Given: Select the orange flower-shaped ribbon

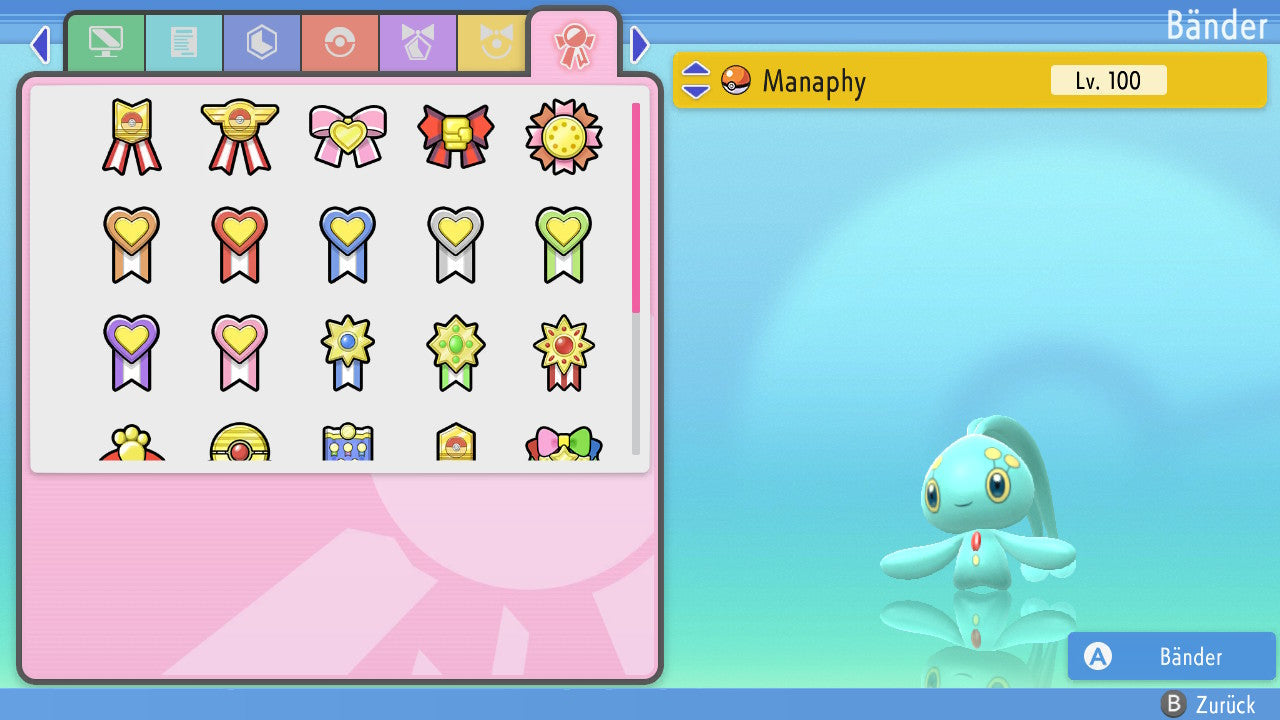Looking at the screenshot, I should coord(563,135).
